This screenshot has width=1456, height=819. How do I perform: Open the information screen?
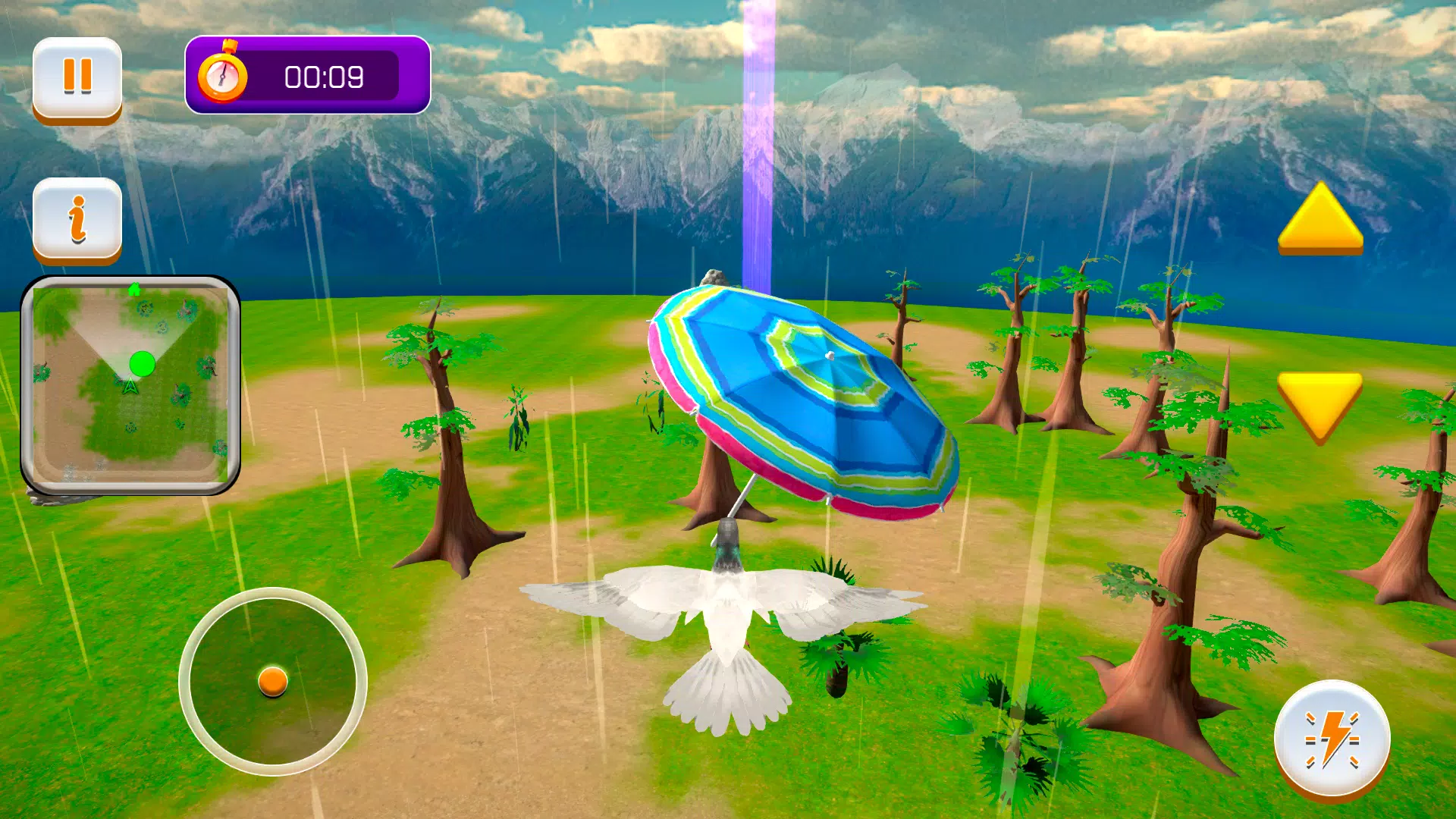click(x=78, y=220)
